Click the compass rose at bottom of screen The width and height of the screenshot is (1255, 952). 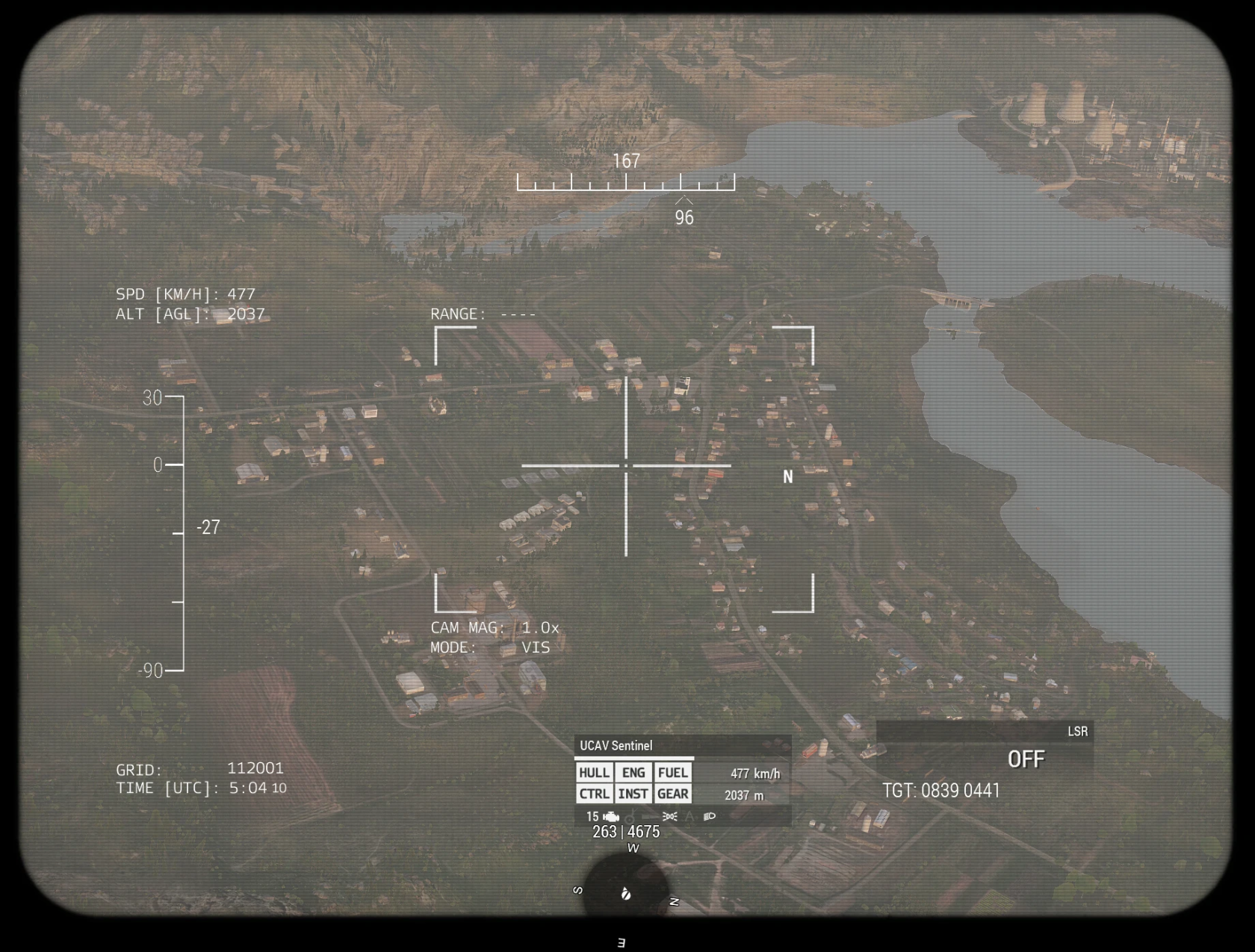pos(626,896)
